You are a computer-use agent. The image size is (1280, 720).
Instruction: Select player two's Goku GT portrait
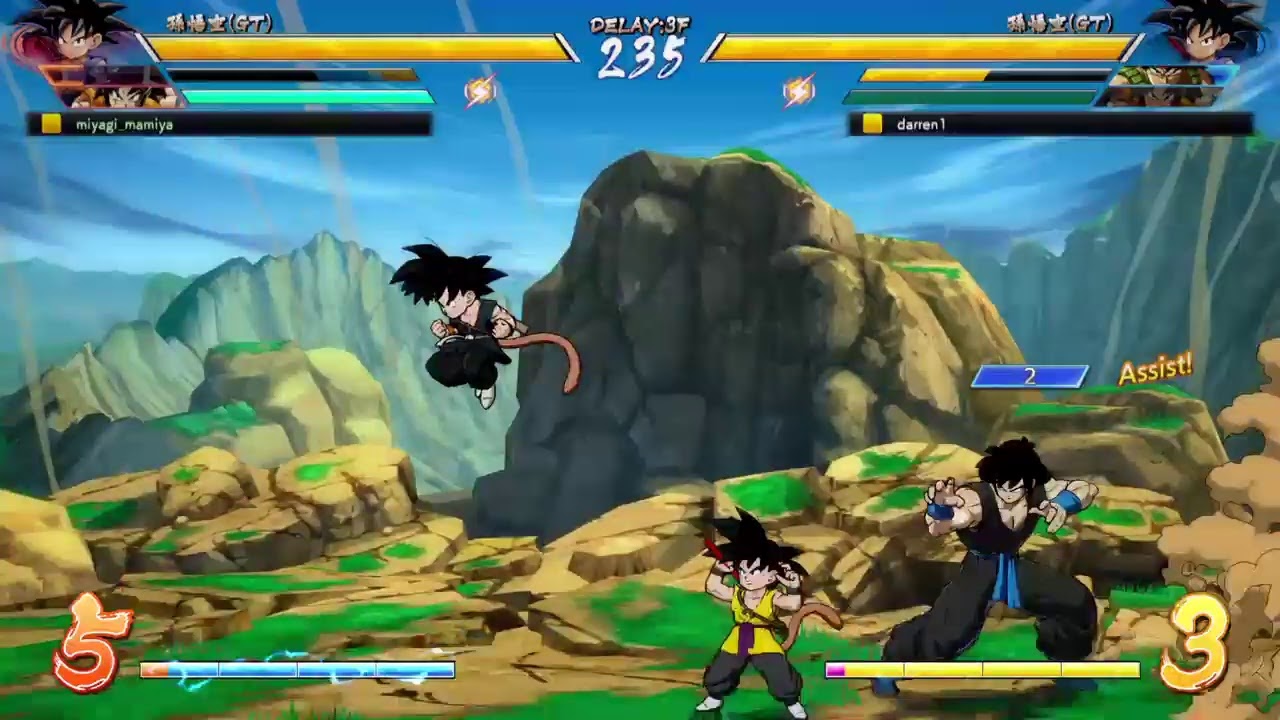(1205, 40)
